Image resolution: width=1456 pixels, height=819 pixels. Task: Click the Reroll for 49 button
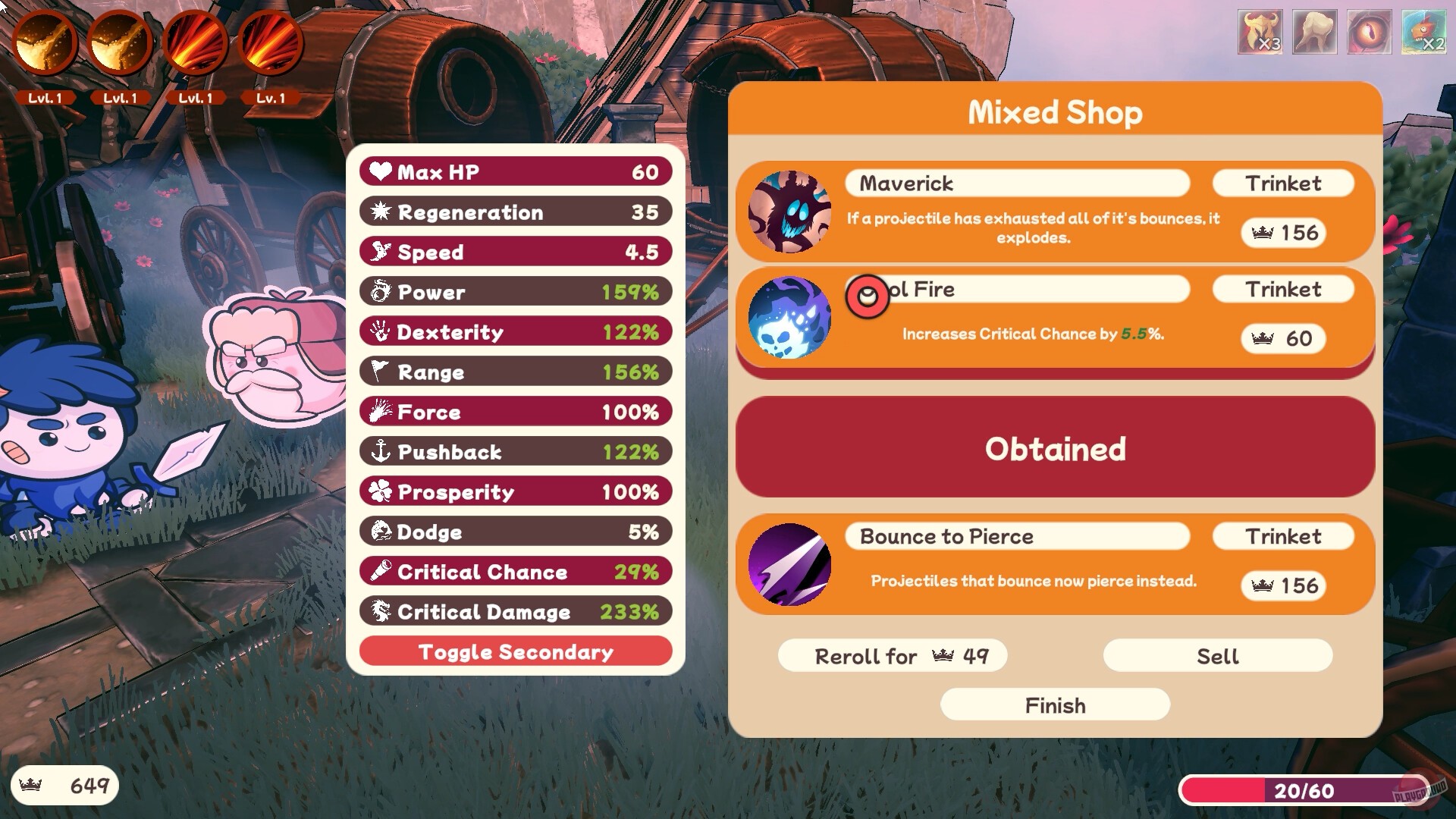(x=892, y=655)
